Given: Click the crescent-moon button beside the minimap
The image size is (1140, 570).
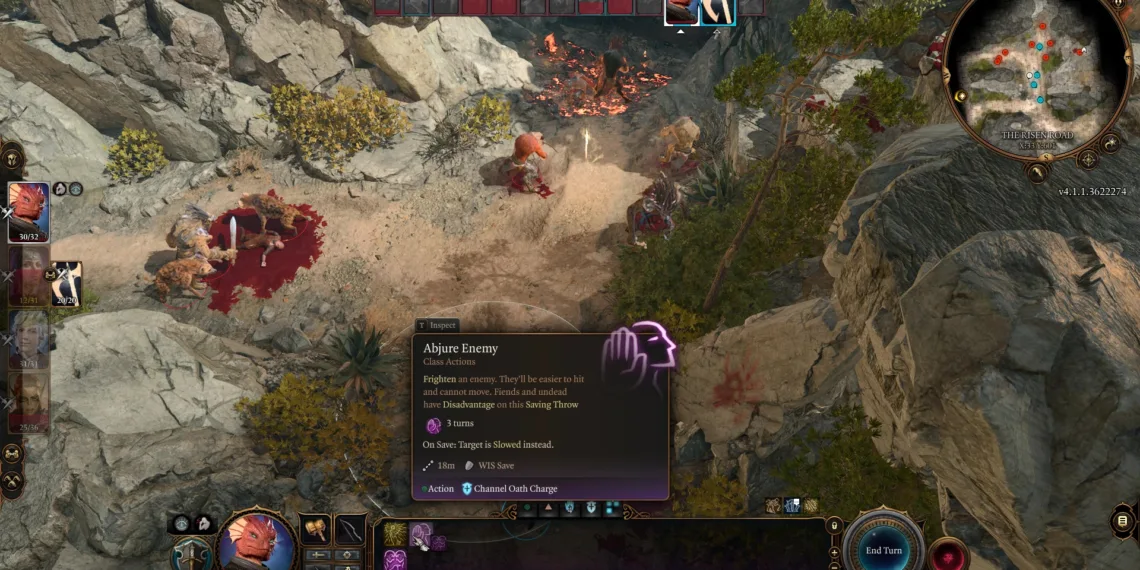Looking at the screenshot, I should click(x=1112, y=143).
